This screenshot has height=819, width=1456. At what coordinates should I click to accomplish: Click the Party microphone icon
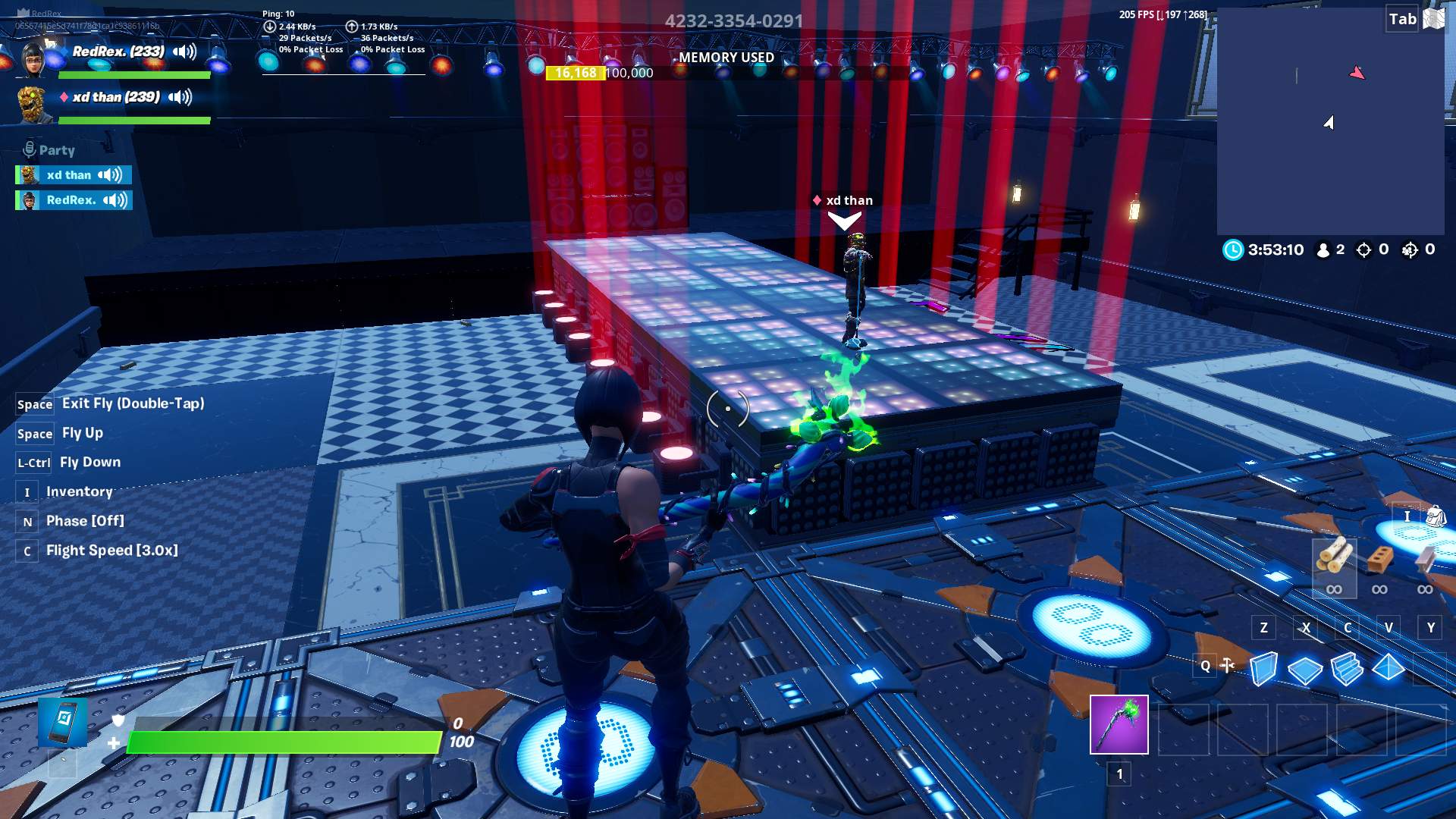[30, 149]
